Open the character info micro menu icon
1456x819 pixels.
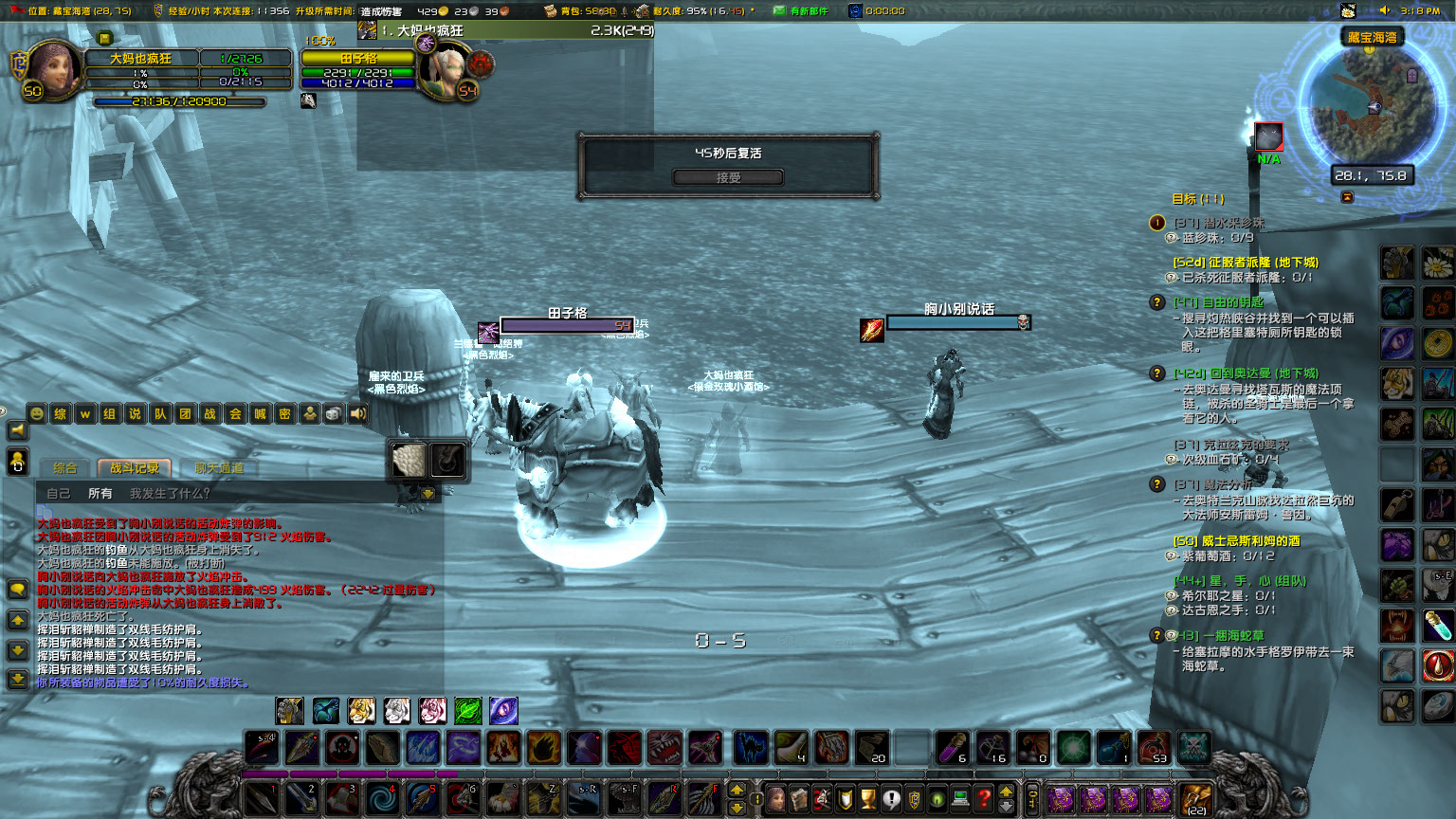[x=777, y=799]
